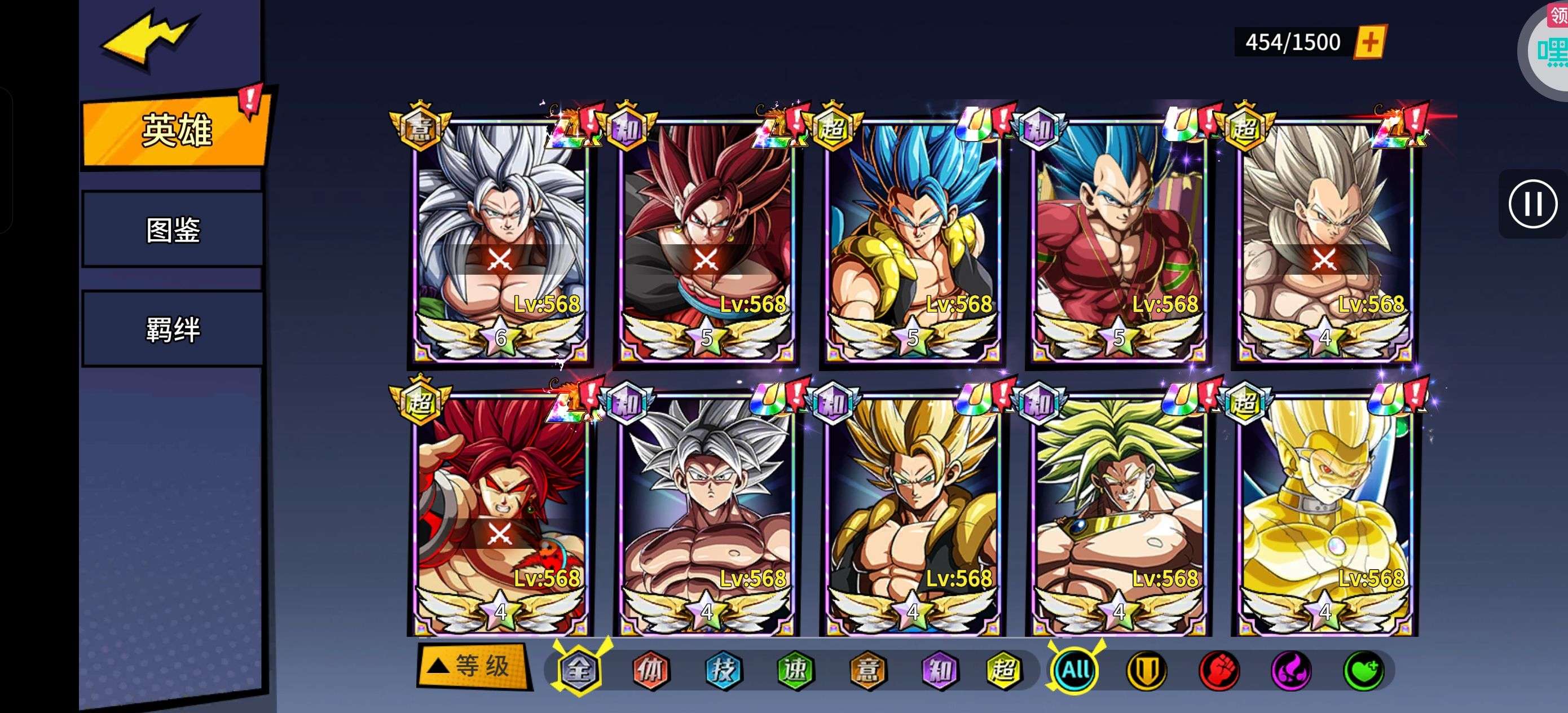Open the 图鉴 codex tab
The width and height of the screenshot is (1568, 713).
pyautogui.click(x=173, y=230)
